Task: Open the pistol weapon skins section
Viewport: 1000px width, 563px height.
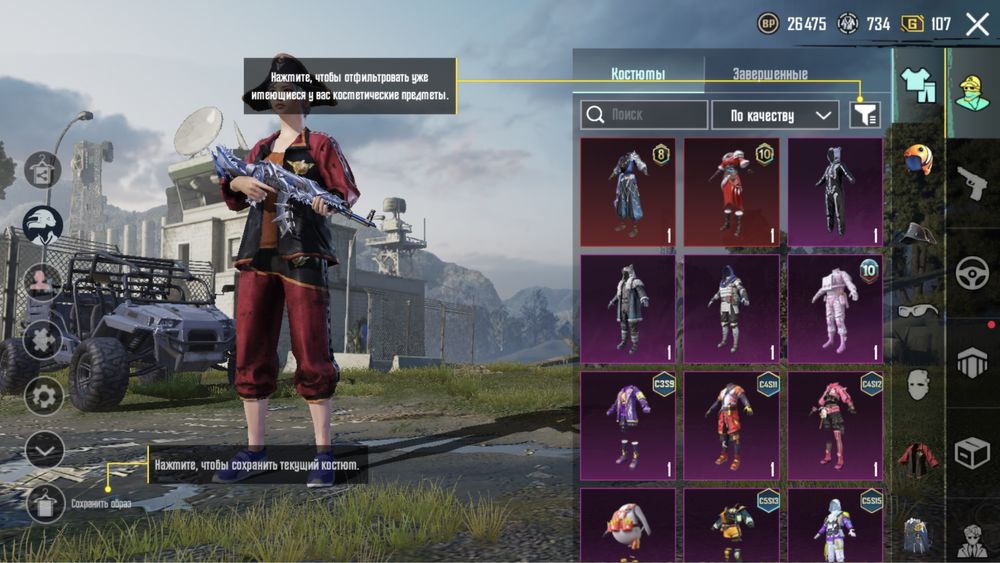Action: click(972, 183)
